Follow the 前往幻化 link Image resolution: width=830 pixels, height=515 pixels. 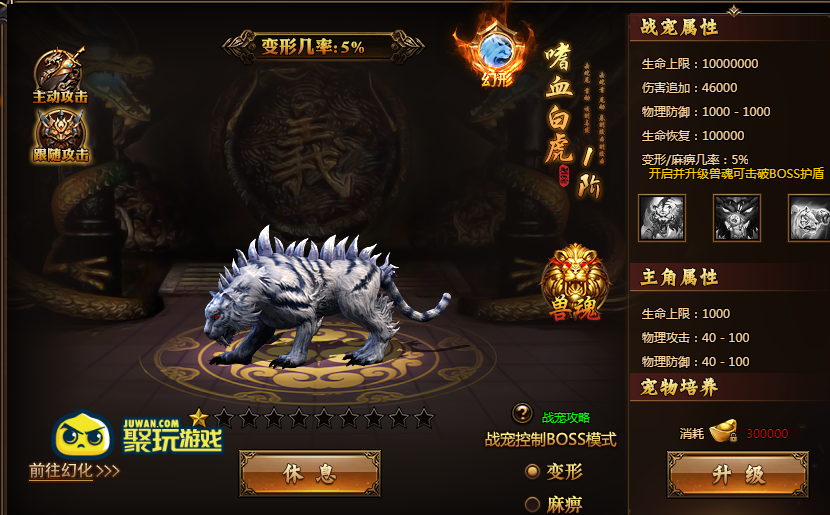74,470
